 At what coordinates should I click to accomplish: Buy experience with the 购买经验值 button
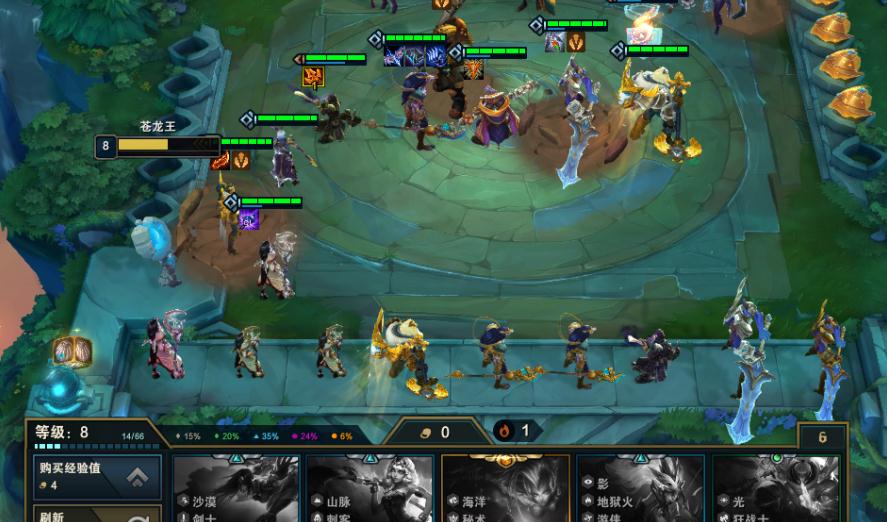(x=97, y=476)
